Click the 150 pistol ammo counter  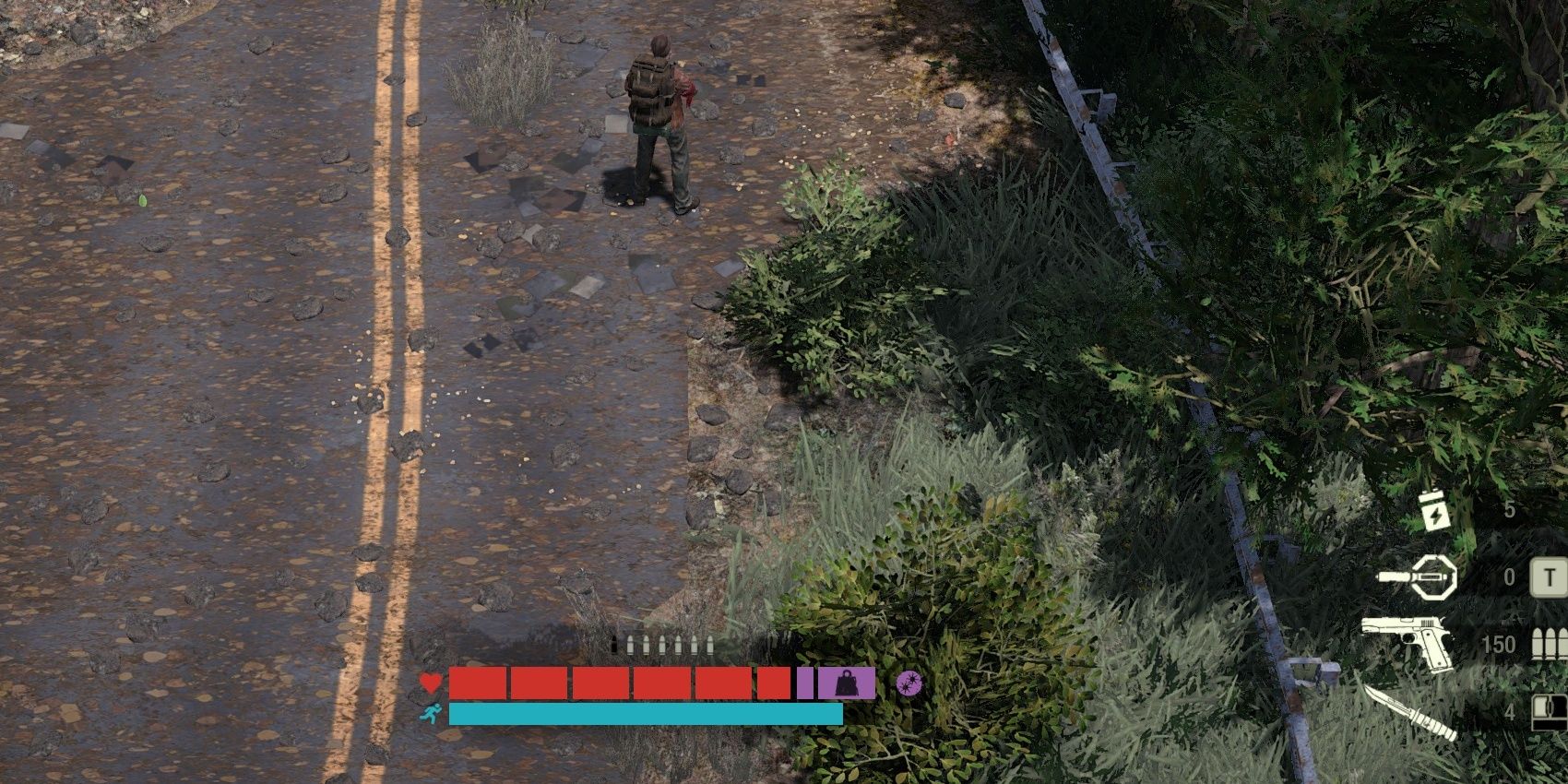click(x=1499, y=643)
